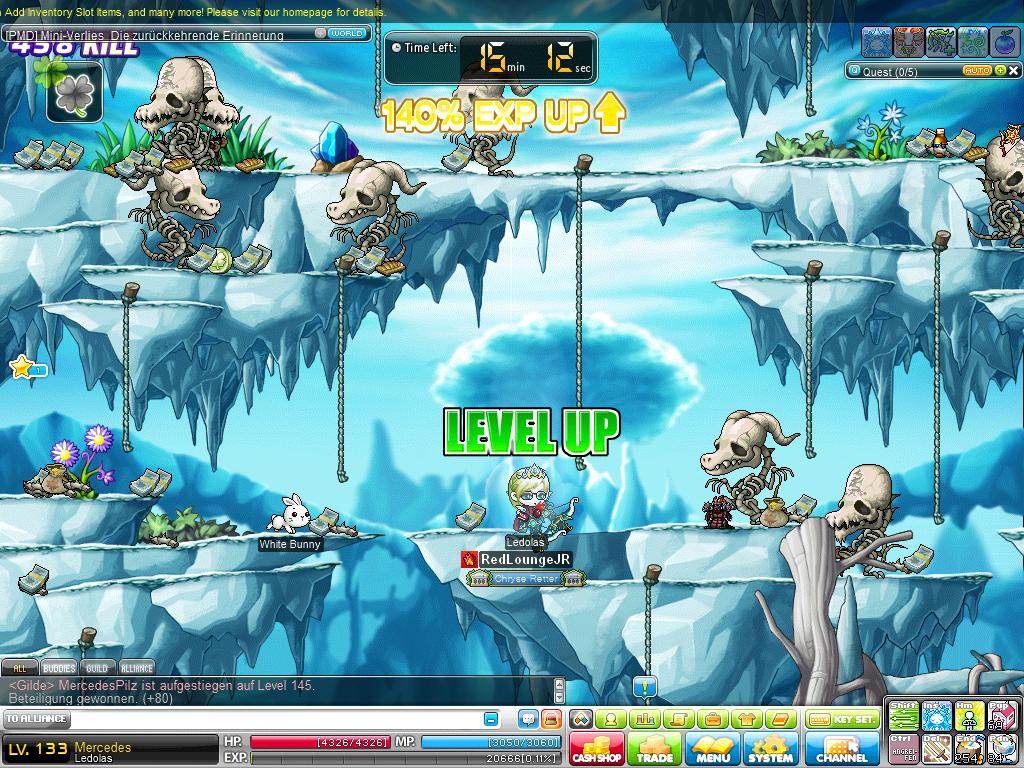Switch chat to the All tab
The width and height of the screenshot is (1024, 768).
point(19,668)
